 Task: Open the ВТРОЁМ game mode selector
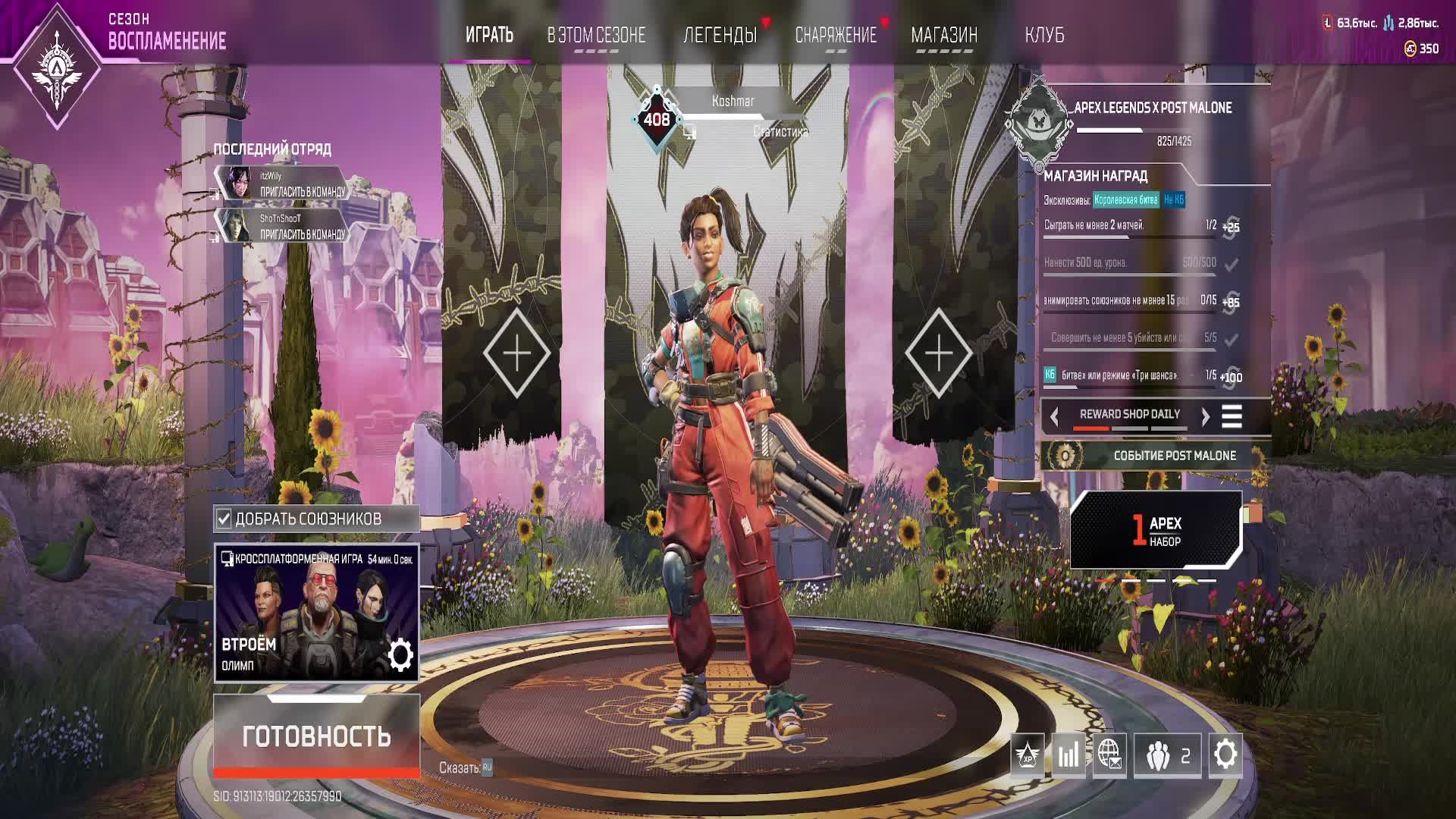[316, 613]
